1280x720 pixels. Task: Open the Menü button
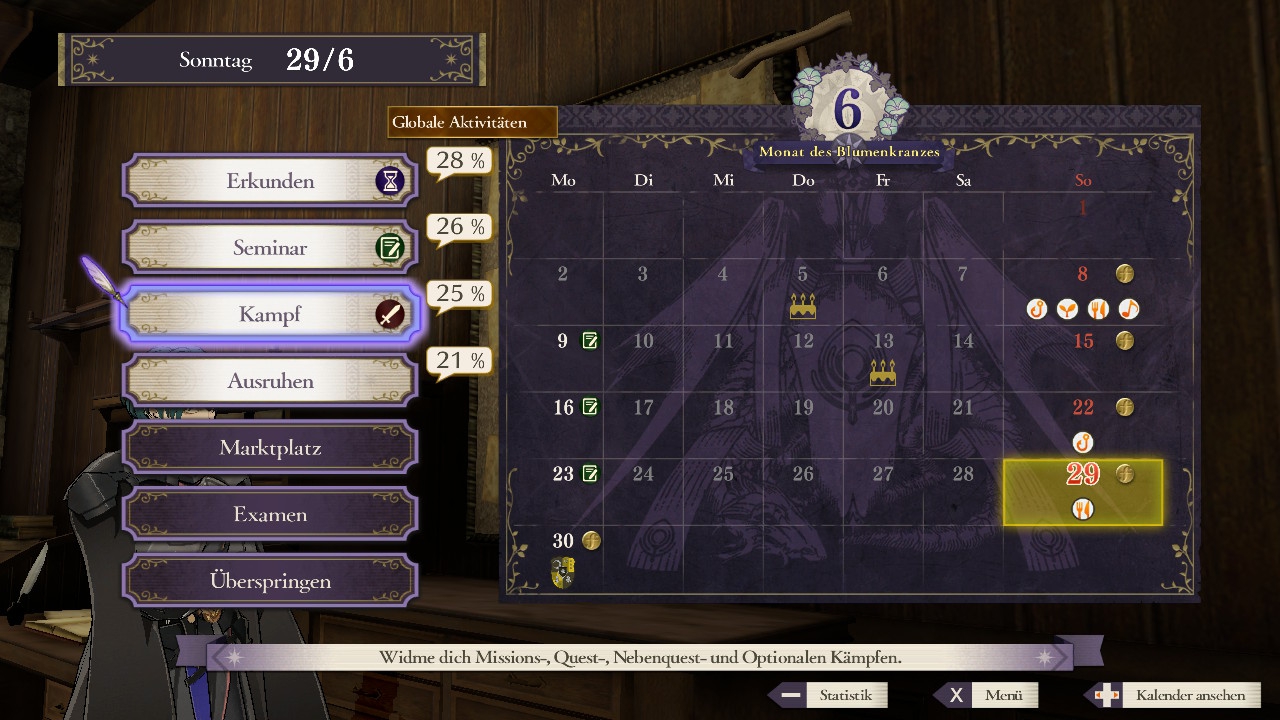987,695
